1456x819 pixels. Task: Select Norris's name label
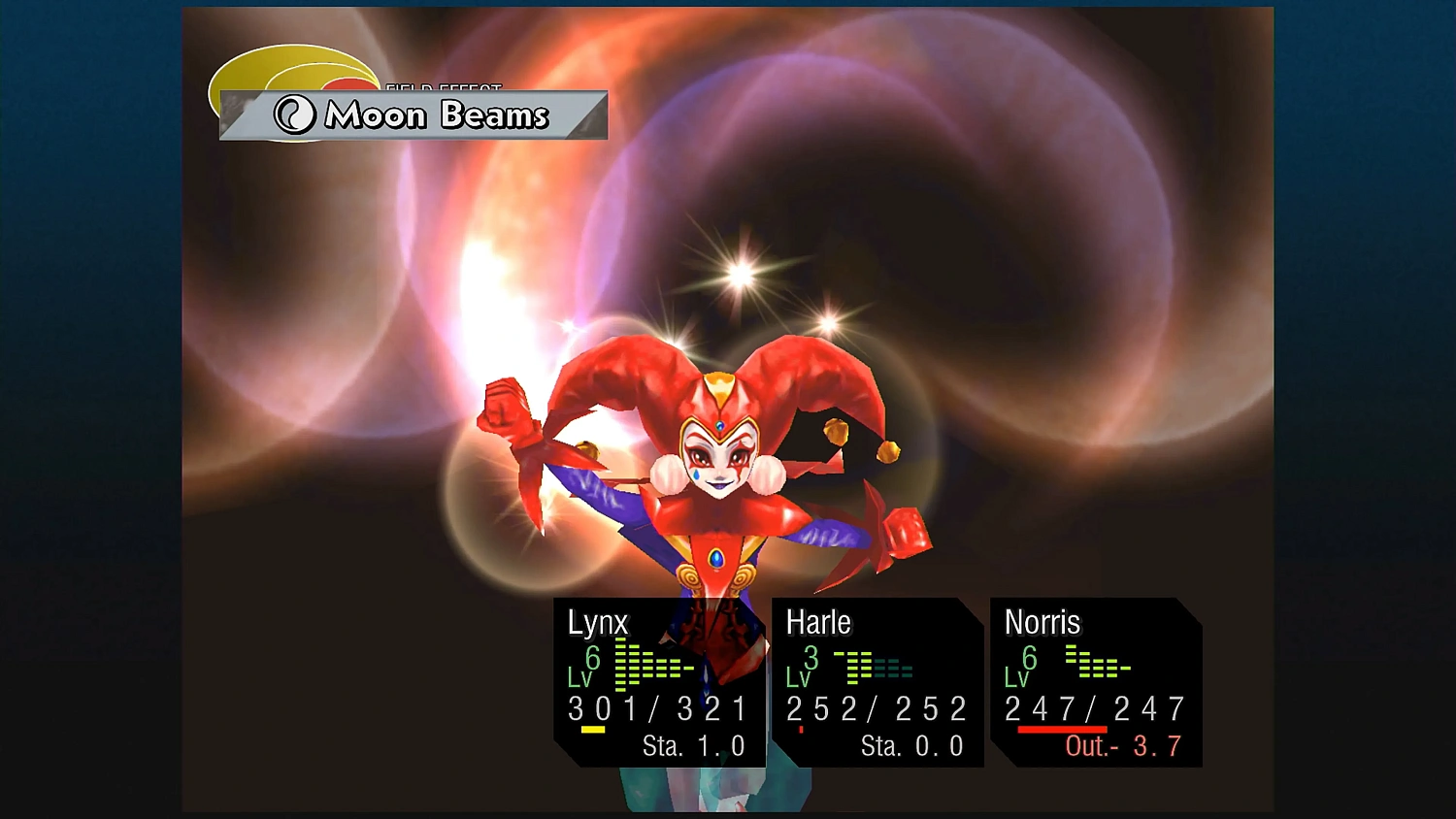click(x=1042, y=623)
